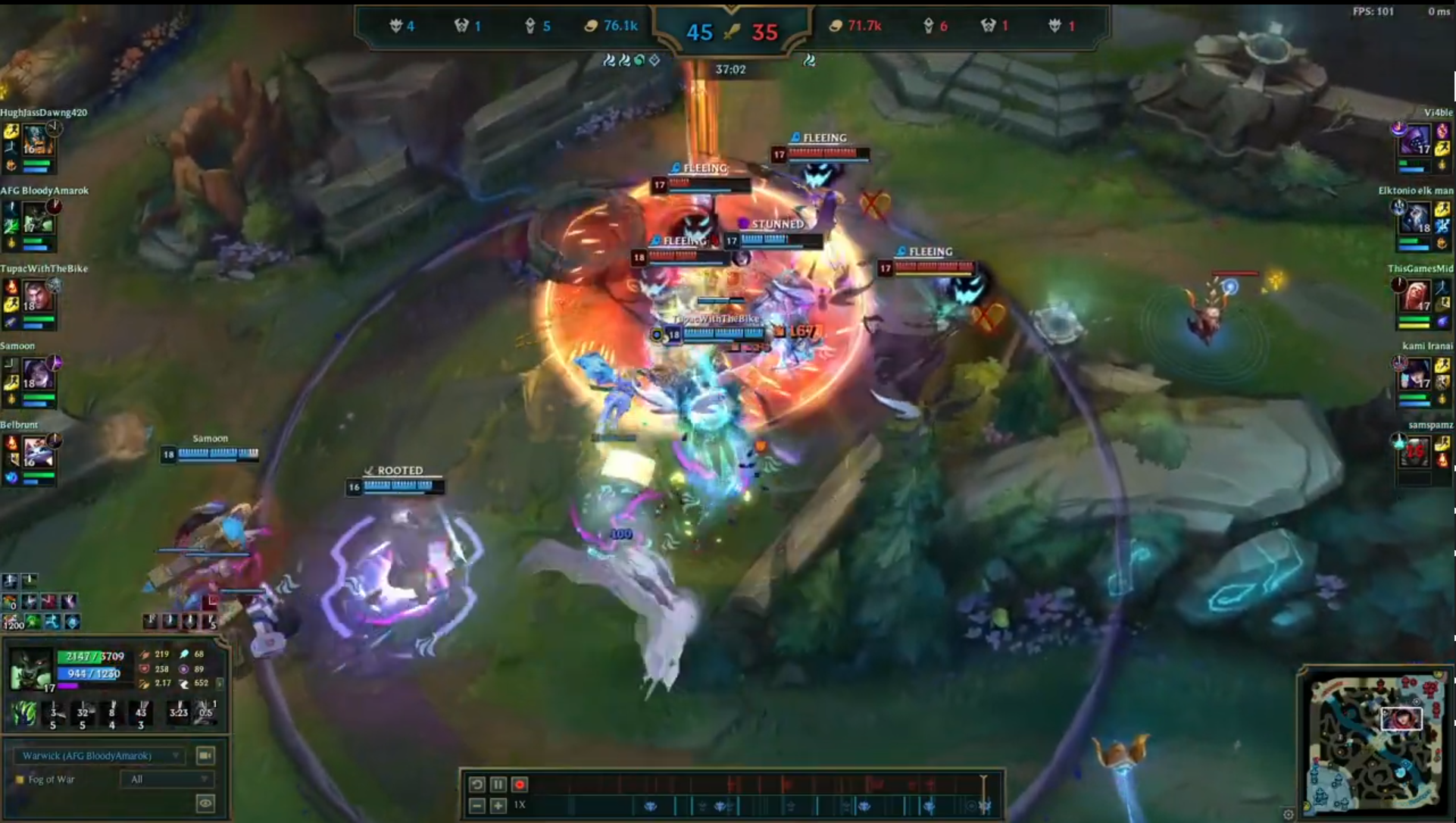Jump to the timeline playhead marker
Screen dimensions: 1456x823
(983, 781)
